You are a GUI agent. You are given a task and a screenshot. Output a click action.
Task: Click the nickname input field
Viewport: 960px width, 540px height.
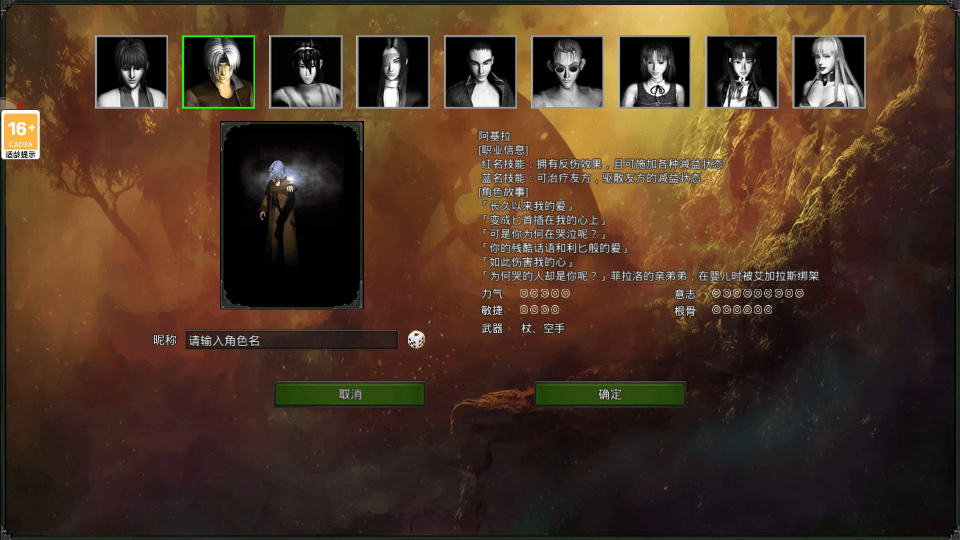click(x=292, y=340)
